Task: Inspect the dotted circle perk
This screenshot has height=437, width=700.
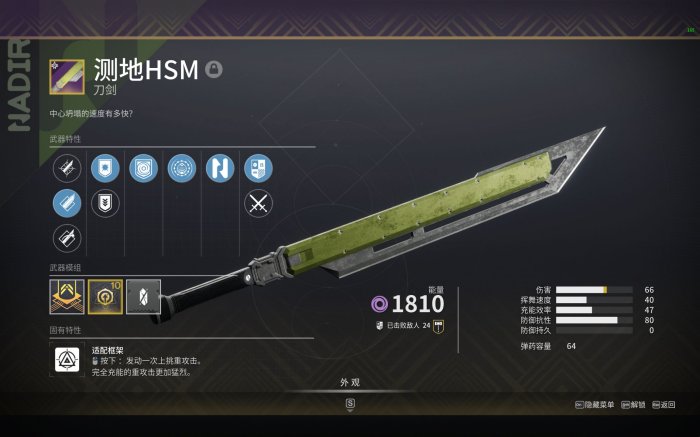Action: click(x=182, y=168)
